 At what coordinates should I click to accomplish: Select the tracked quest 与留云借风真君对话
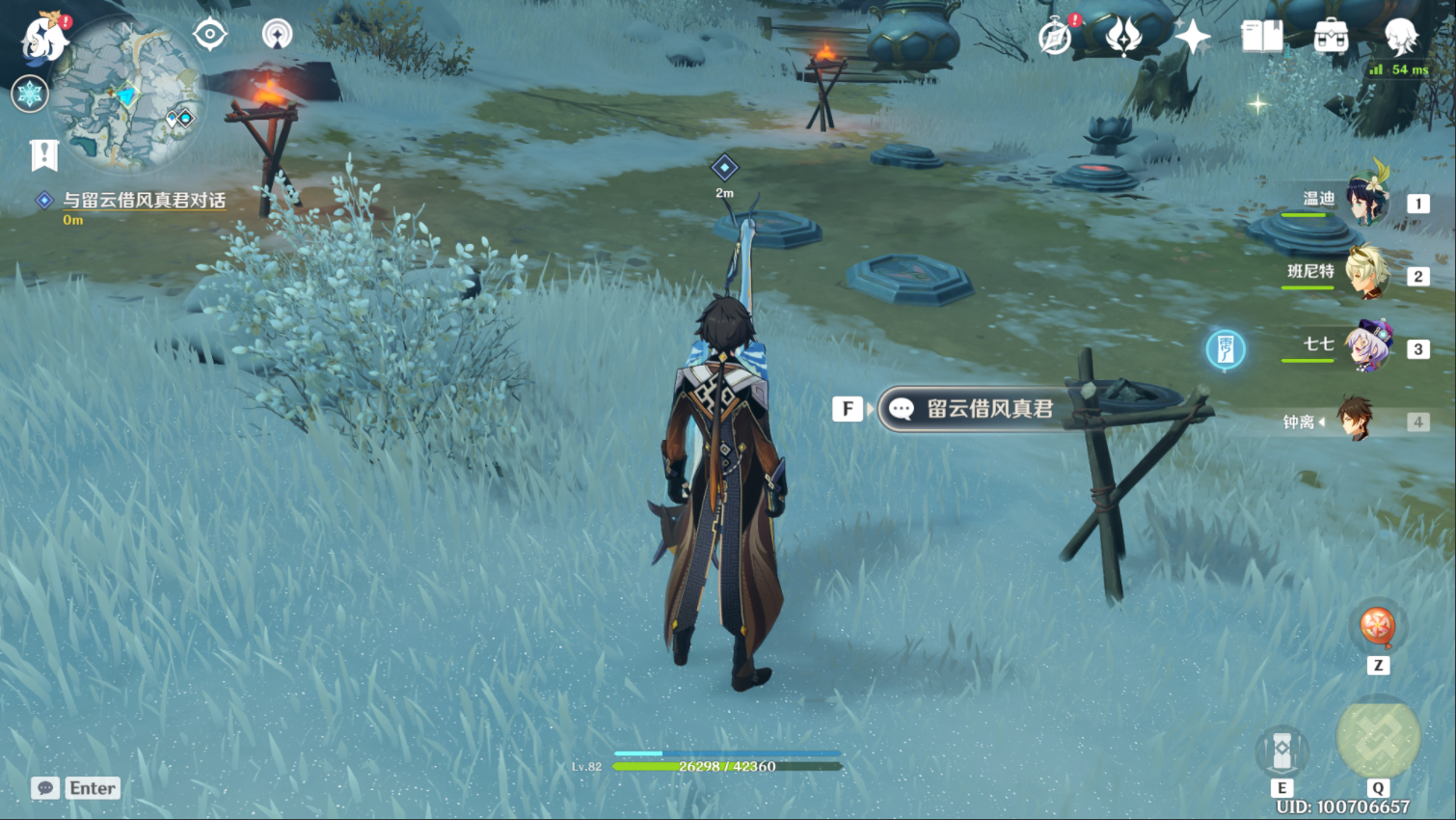[x=144, y=201]
